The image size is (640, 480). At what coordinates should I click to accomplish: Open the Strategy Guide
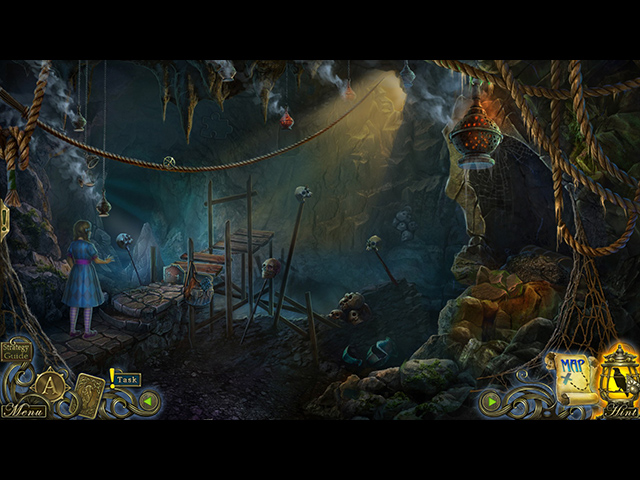click(17, 350)
